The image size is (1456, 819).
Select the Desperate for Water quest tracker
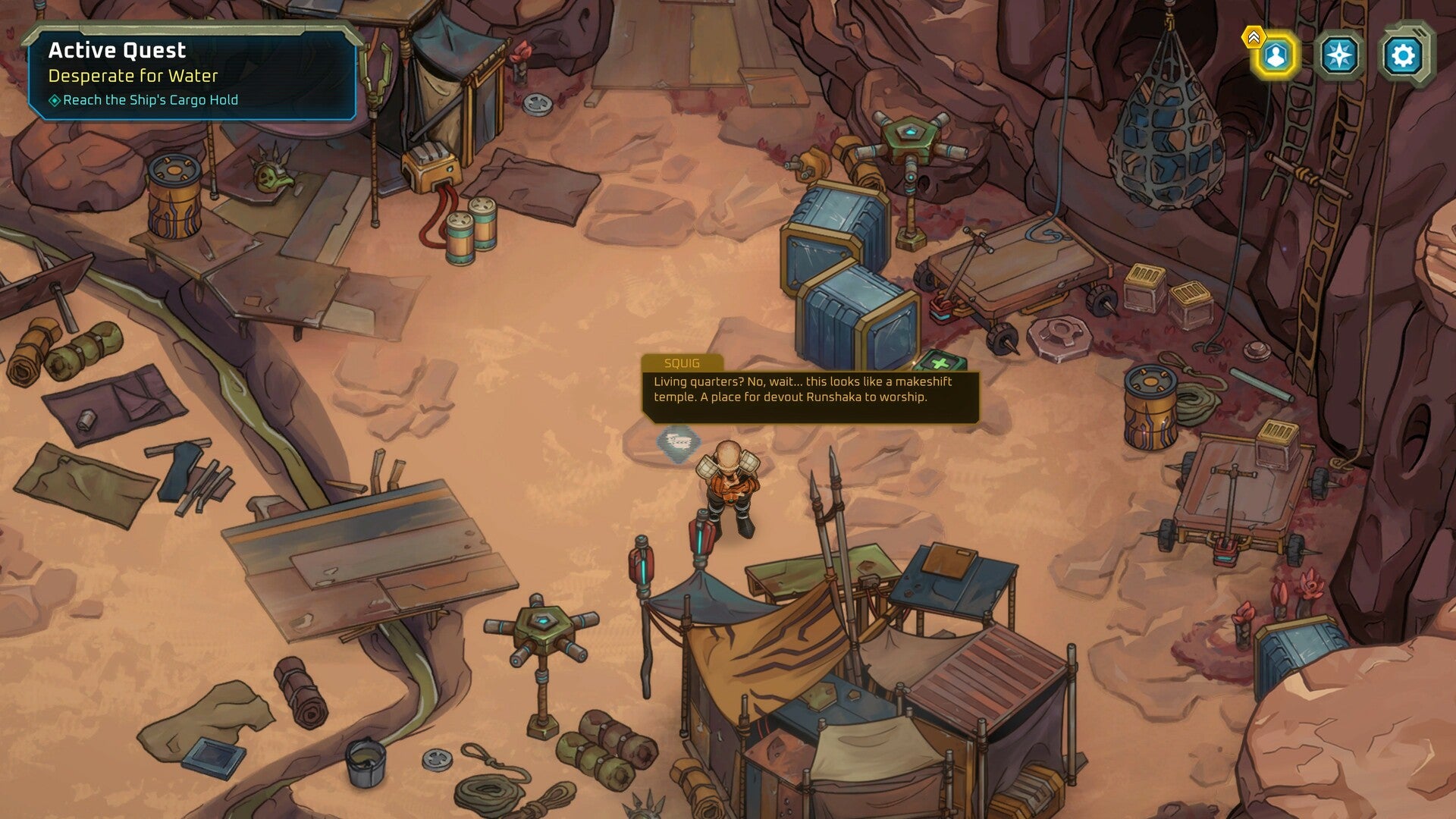133,76
